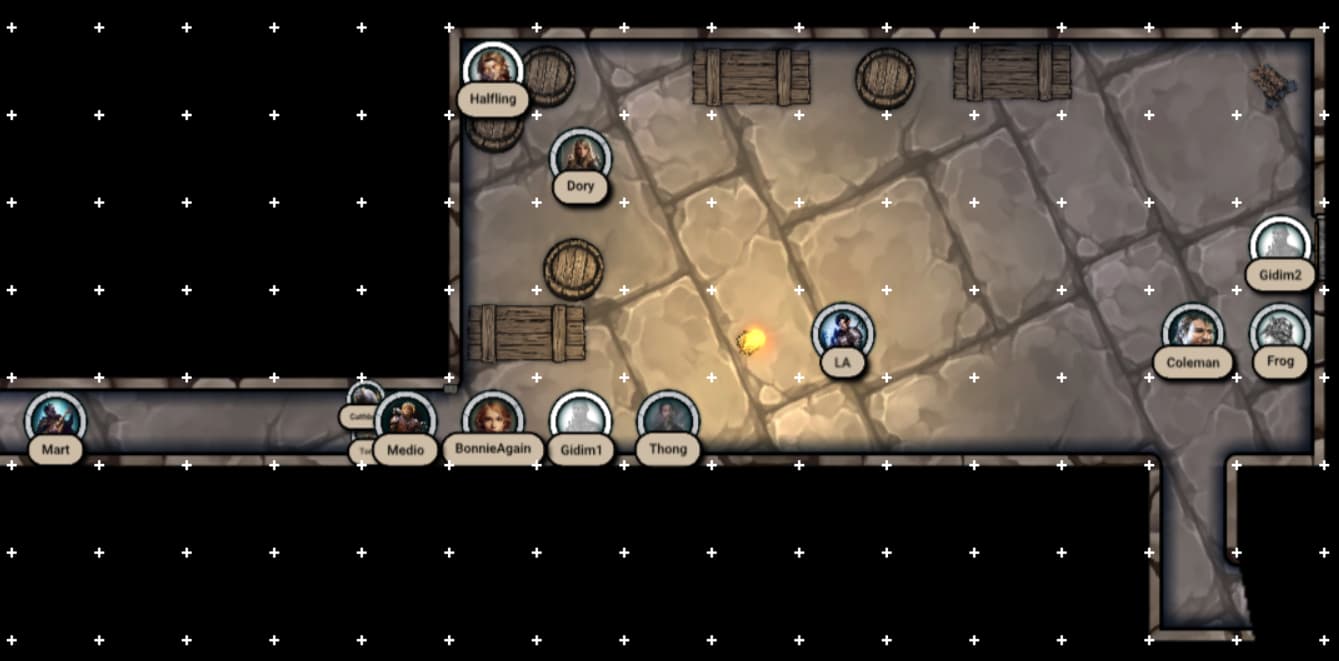Choose the Gidim1 token
The width and height of the screenshot is (1339, 661).
(580, 419)
